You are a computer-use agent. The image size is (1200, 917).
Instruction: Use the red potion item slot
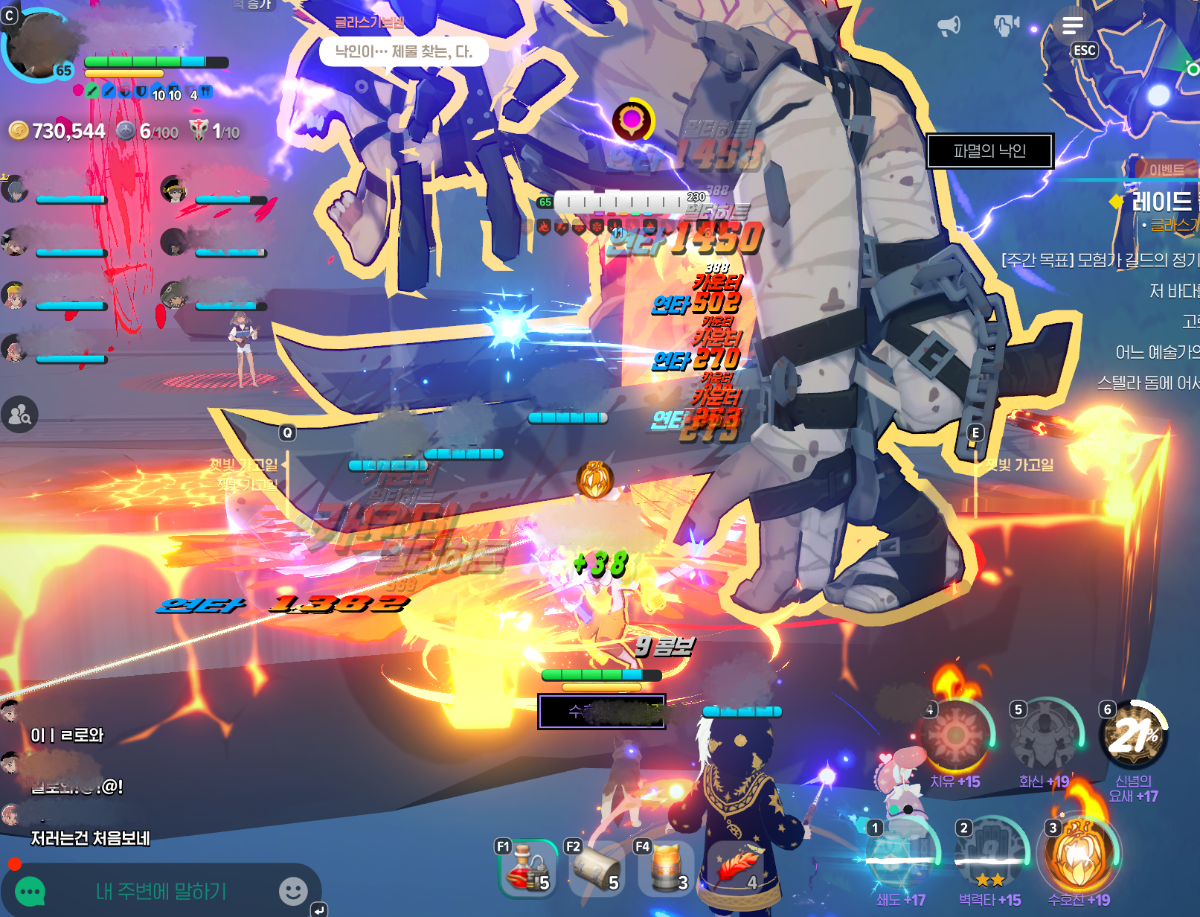pos(527,869)
